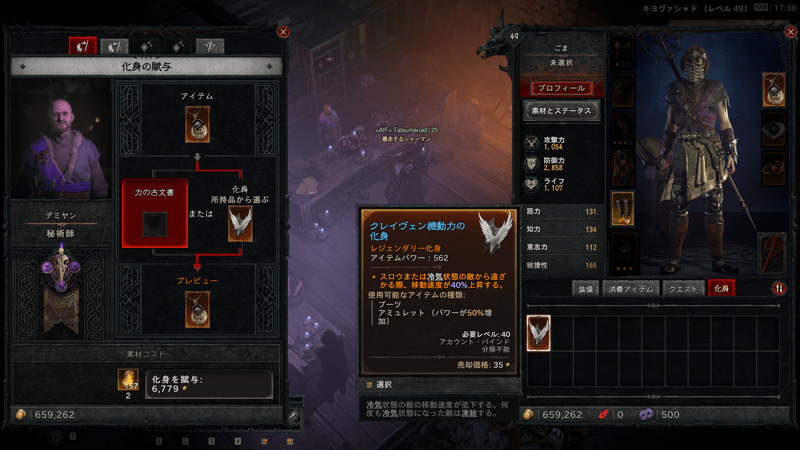Click the プレビュー result amulet slot
This screenshot has width=800, height=450.
197,309
